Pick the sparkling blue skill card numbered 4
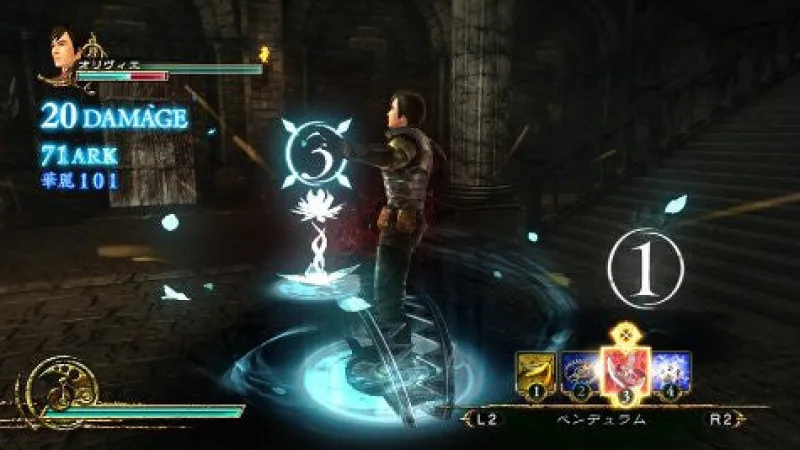800x450 pixels. [x=670, y=373]
